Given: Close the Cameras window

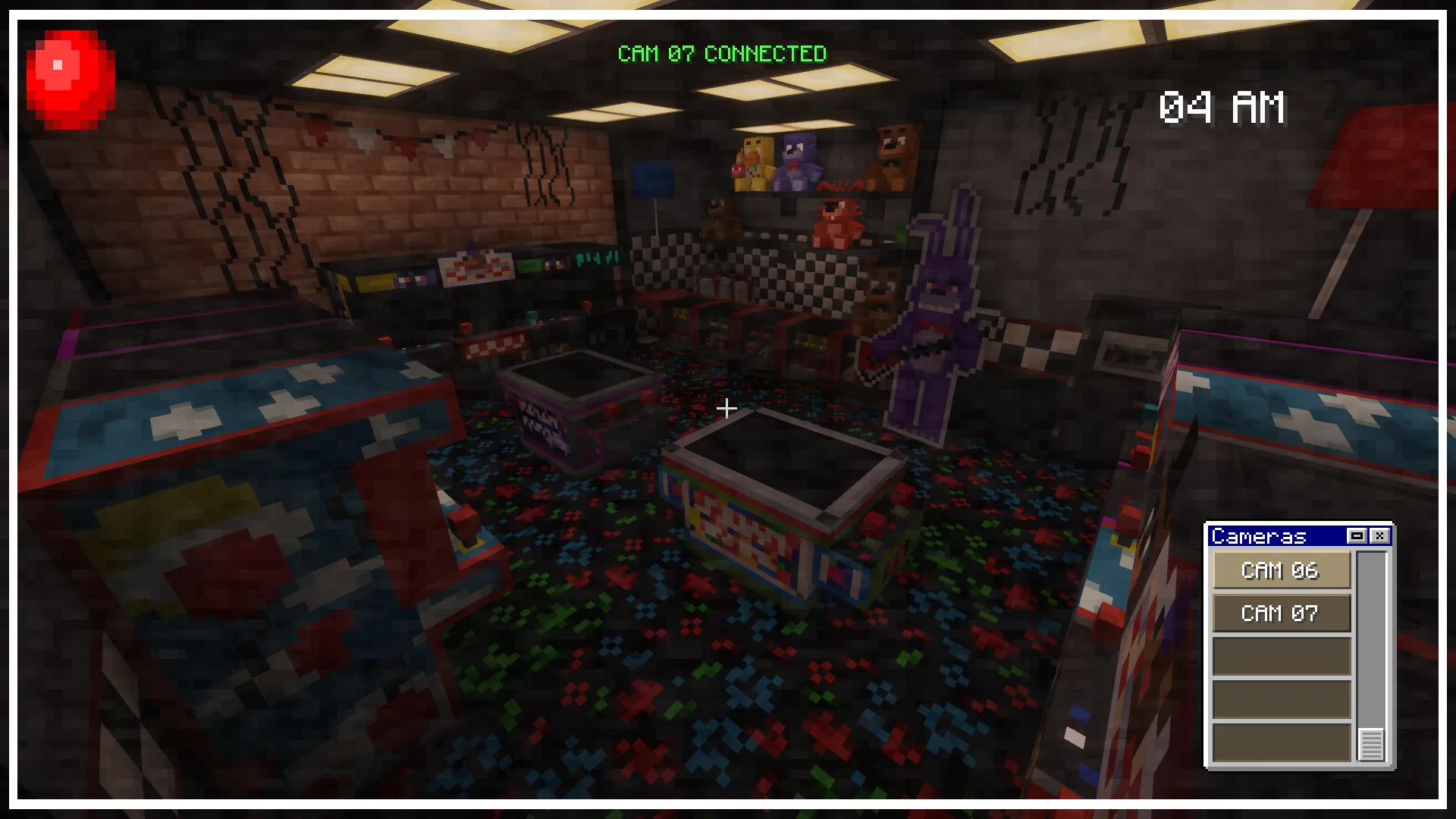Looking at the screenshot, I should tap(1381, 535).
